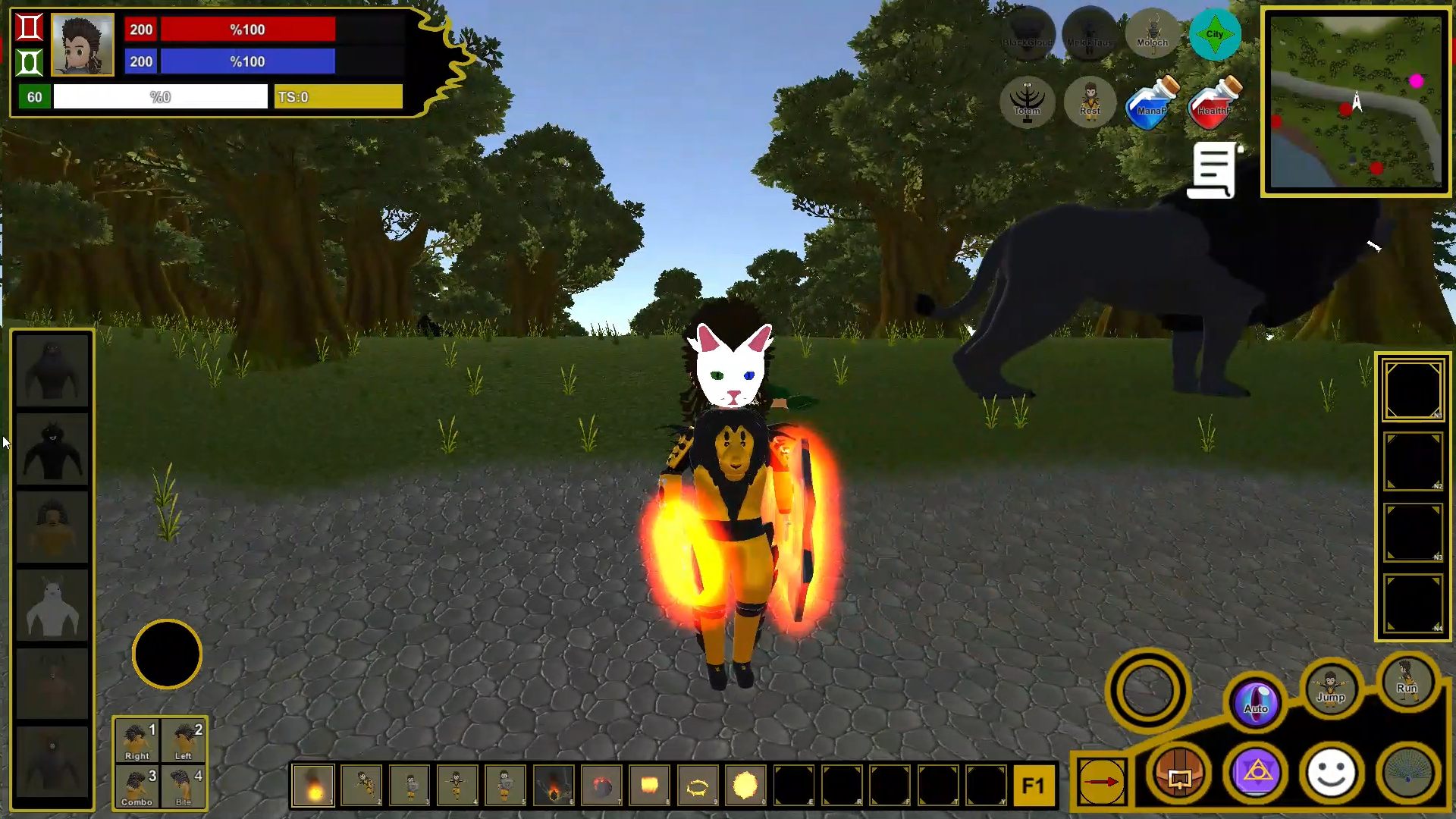Open the purple spellbook icon
The width and height of the screenshot is (1456, 819).
[1257, 773]
